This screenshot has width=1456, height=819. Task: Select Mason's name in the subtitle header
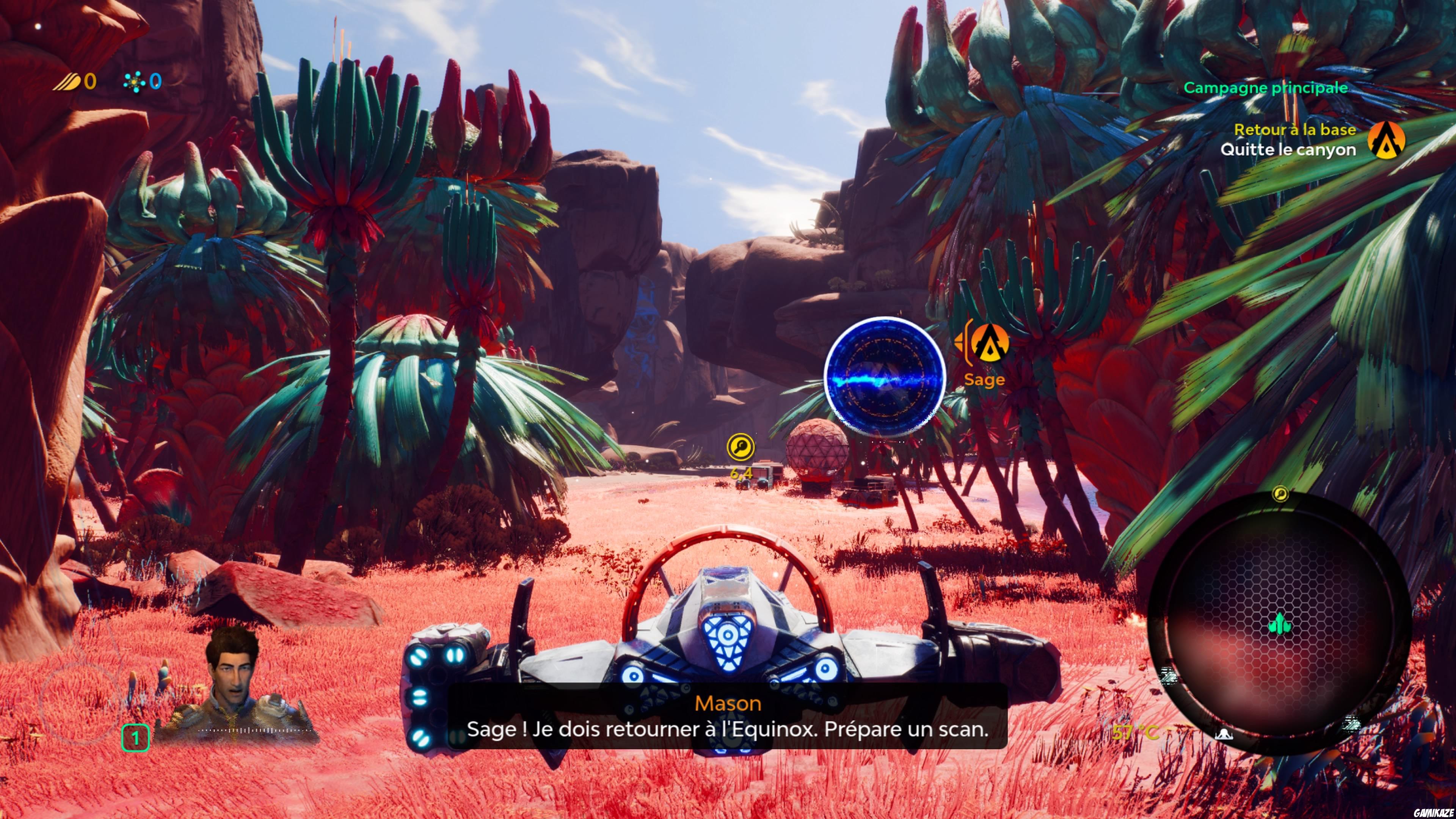tap(728, 703)
